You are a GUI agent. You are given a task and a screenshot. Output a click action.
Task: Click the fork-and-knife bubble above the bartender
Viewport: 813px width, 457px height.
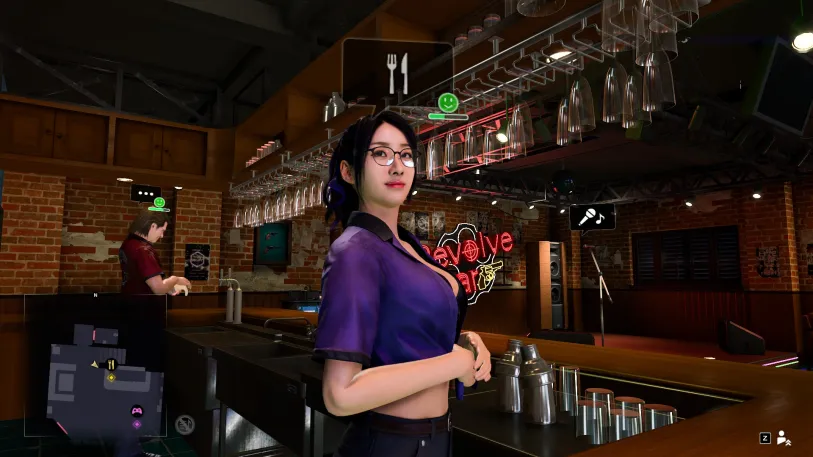click(x=397, y=70)
